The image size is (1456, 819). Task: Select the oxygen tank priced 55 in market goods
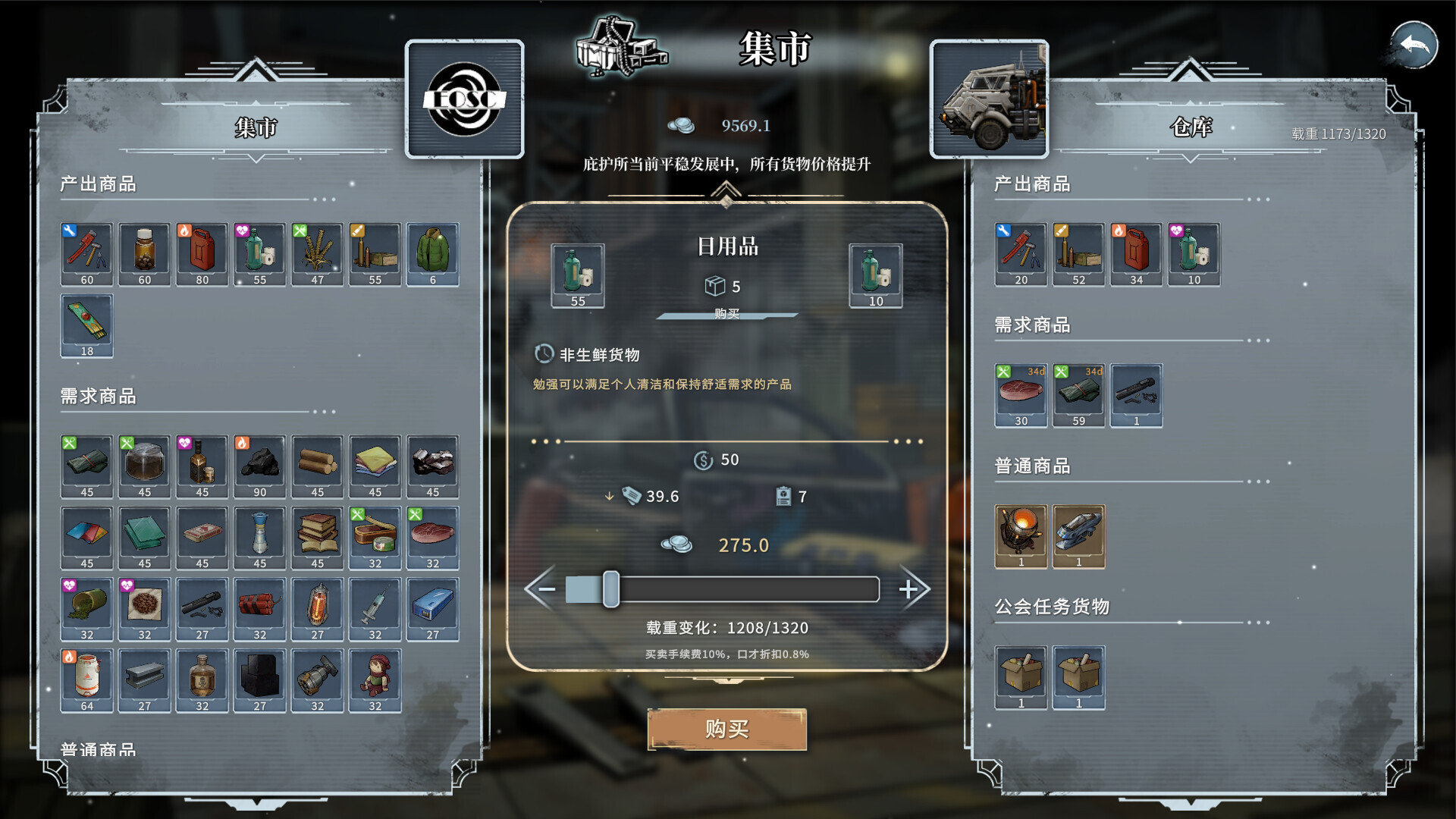click(x=259, y=254)
